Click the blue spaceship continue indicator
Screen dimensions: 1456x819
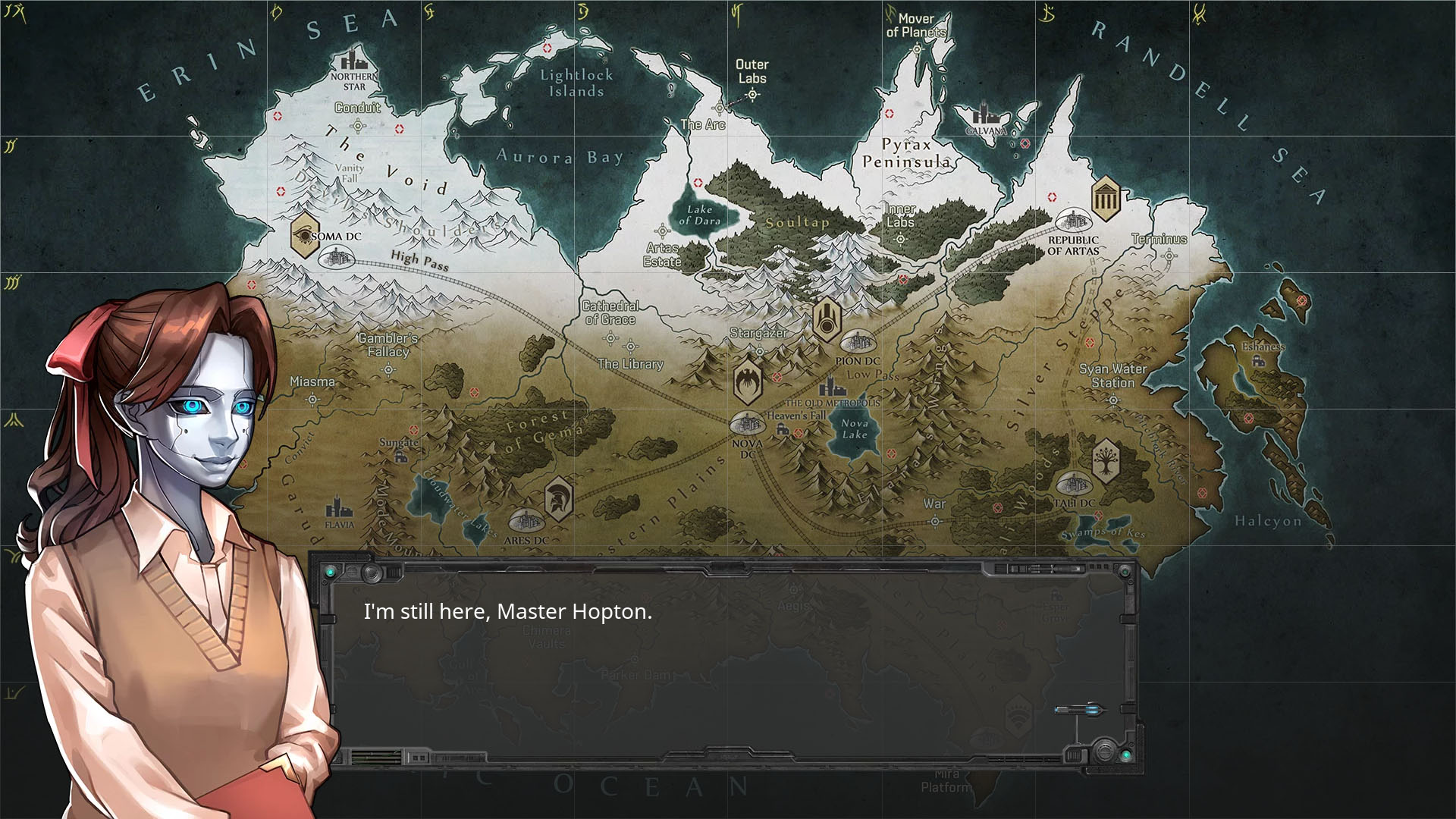[x=1080, y=710]
